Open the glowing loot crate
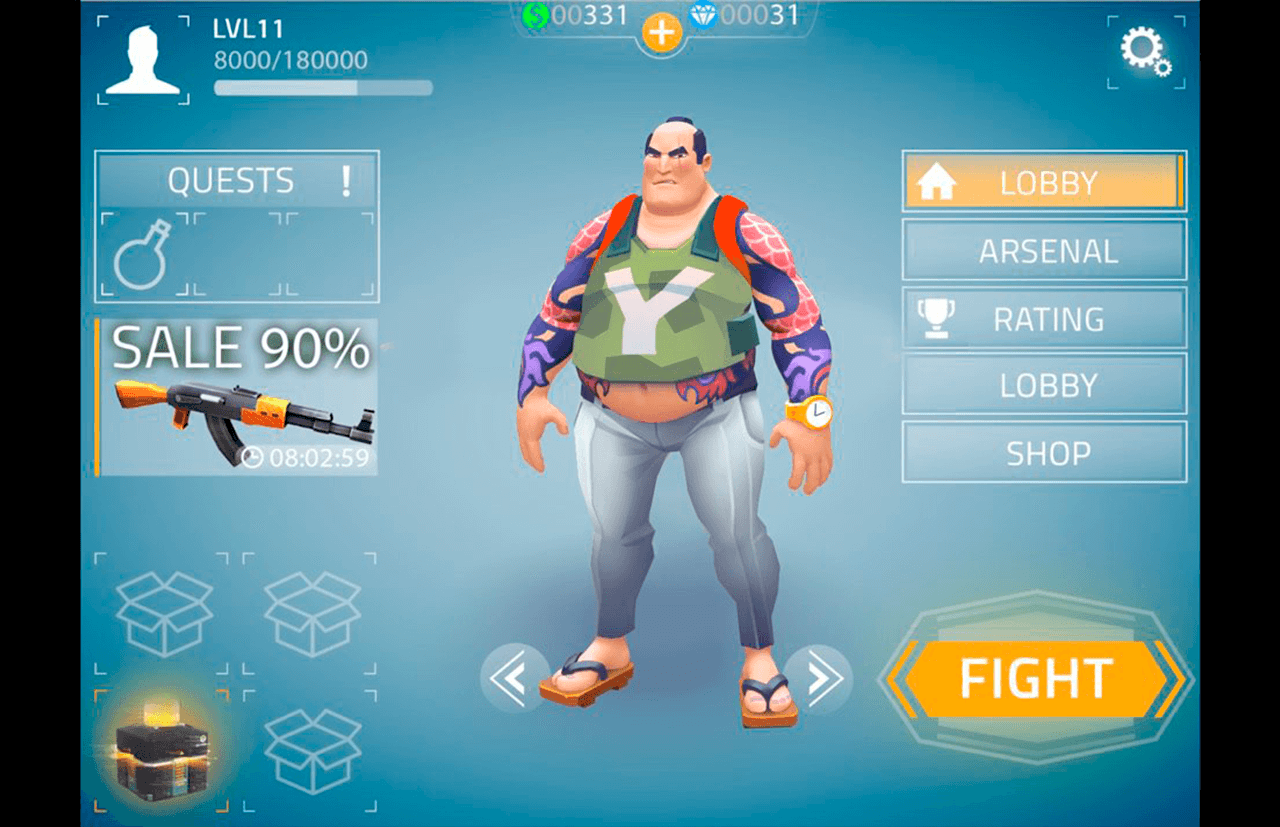The image size is (1280, 827). click(160, 748)
